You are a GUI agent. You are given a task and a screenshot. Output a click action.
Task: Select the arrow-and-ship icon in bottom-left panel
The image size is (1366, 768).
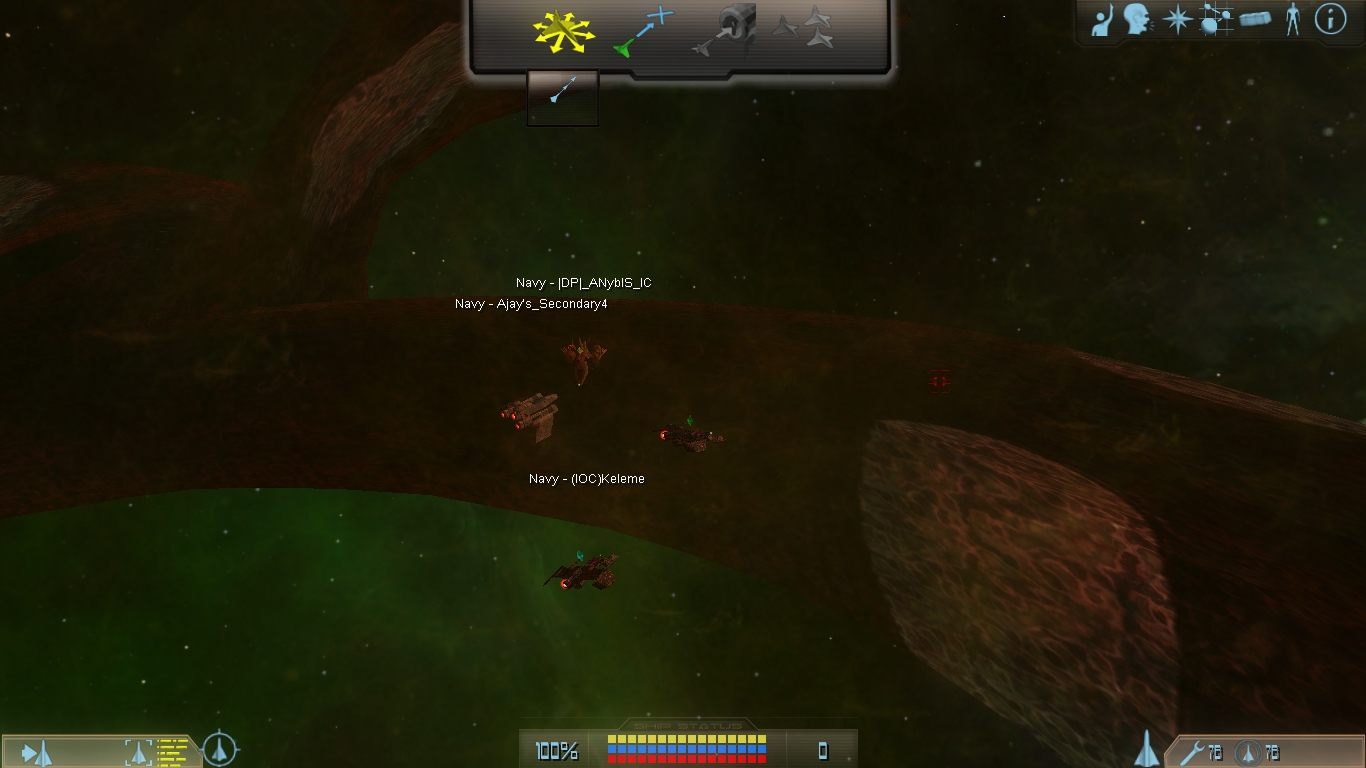pos(37,752)
